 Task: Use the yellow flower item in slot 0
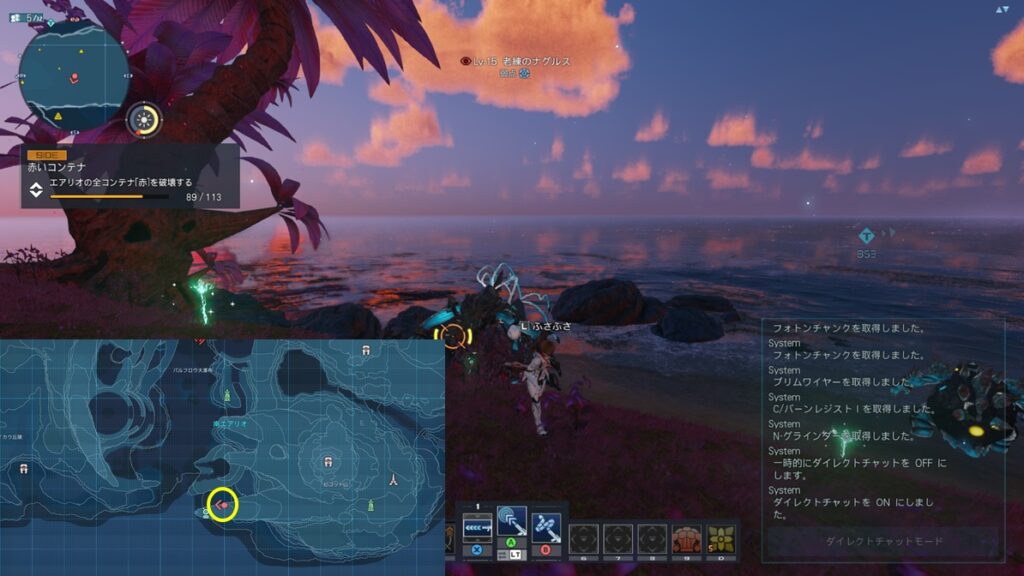coord(720,539)
